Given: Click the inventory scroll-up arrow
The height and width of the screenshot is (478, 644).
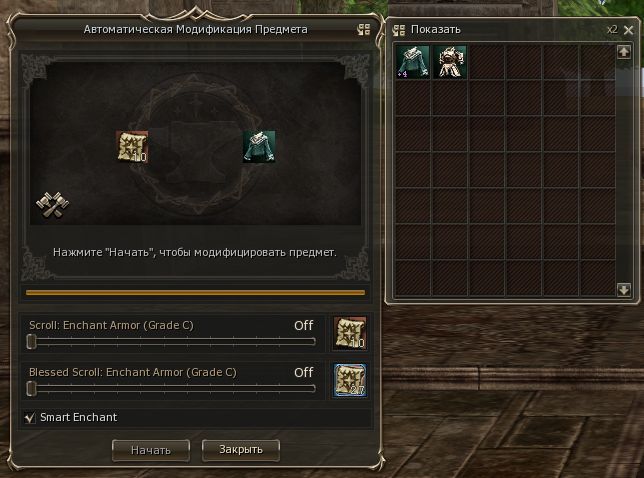Looking at the screenshot, I should click(x=624, y=52).
